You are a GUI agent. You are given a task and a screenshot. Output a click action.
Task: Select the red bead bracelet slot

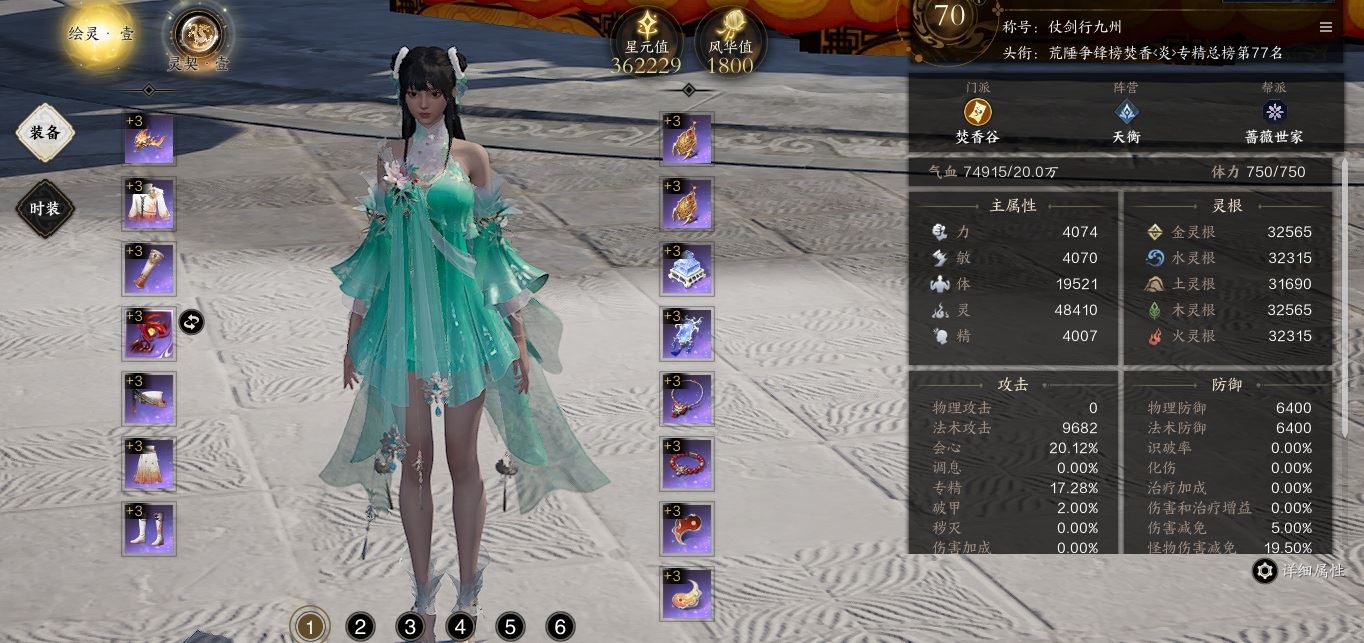pyautogui.click(x=687, y=464)
